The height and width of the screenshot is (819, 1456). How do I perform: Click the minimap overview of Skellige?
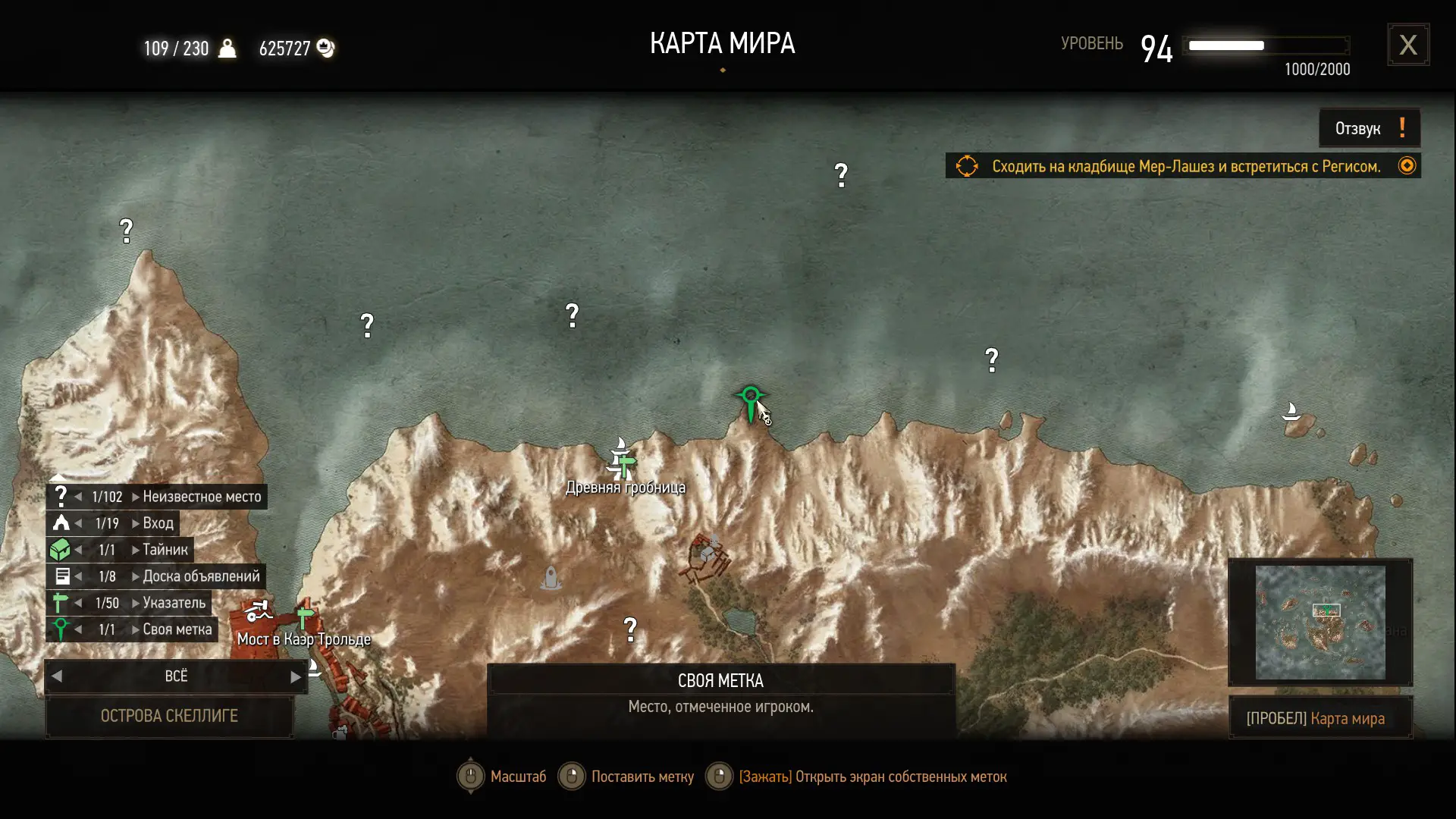pos(1319,622)
